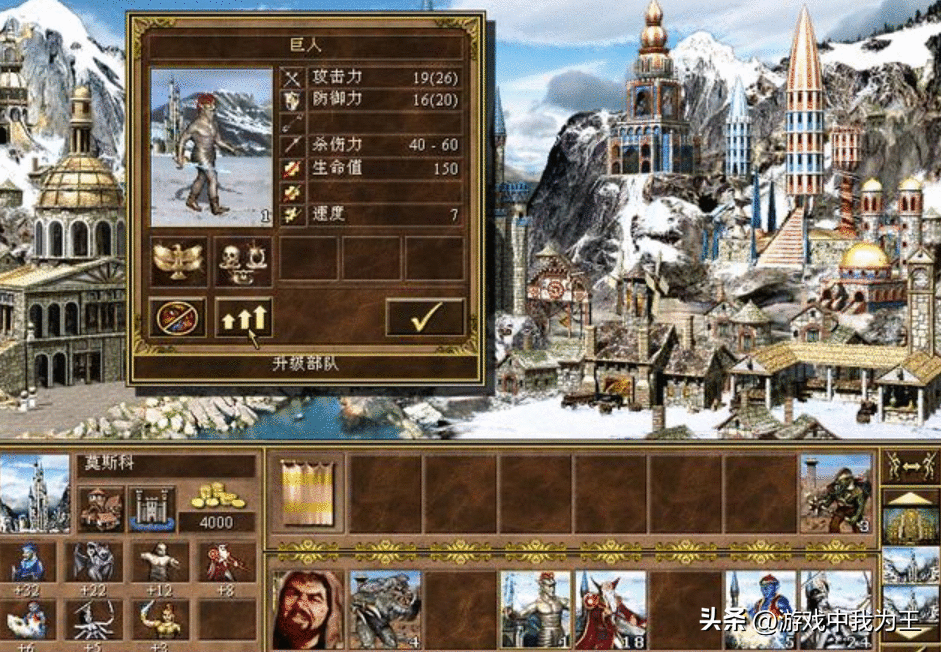Click the upgrade troops arrows button

[x=244, y=317]
